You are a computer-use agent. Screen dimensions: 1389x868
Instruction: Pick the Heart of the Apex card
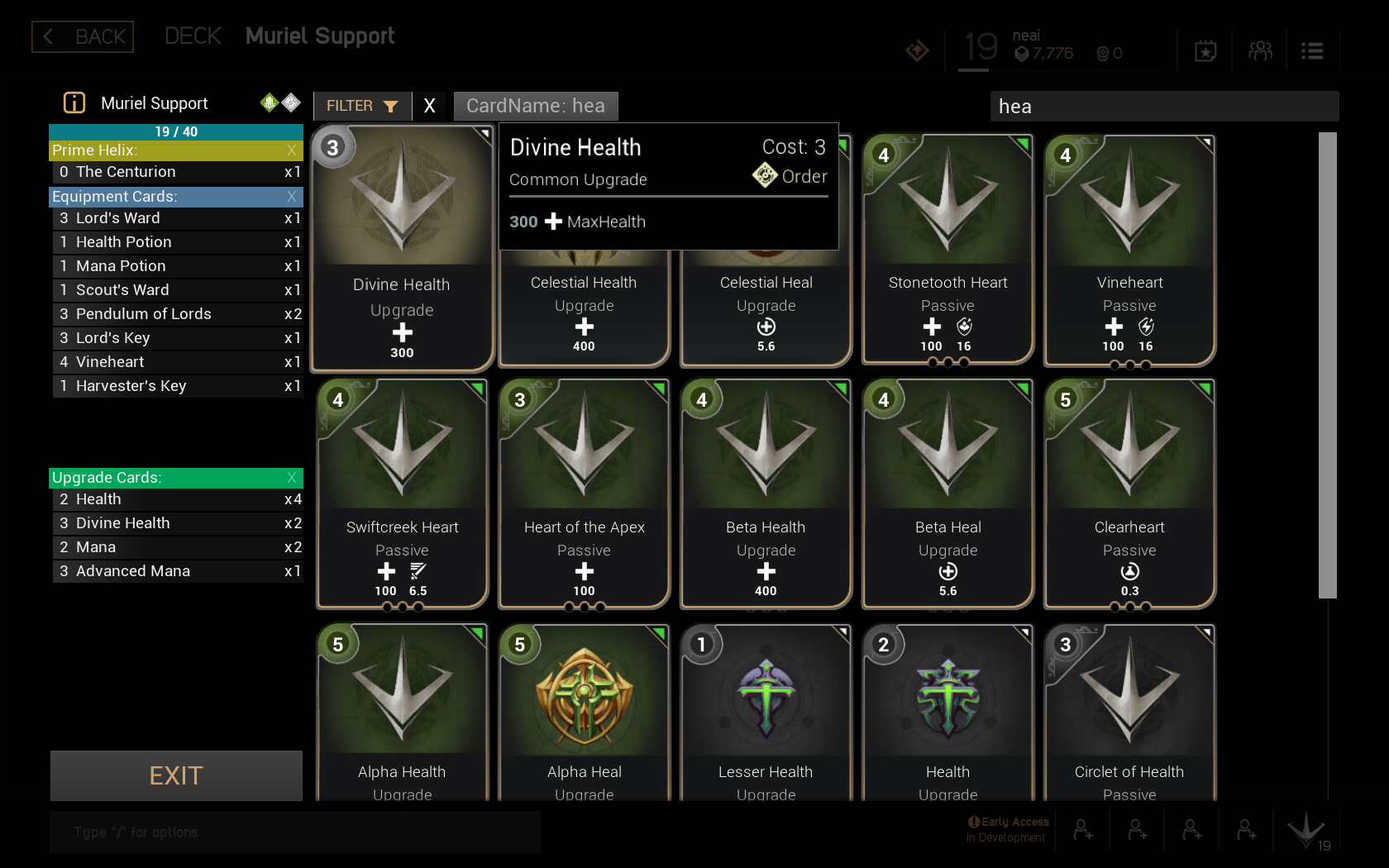tap(584, 493)
